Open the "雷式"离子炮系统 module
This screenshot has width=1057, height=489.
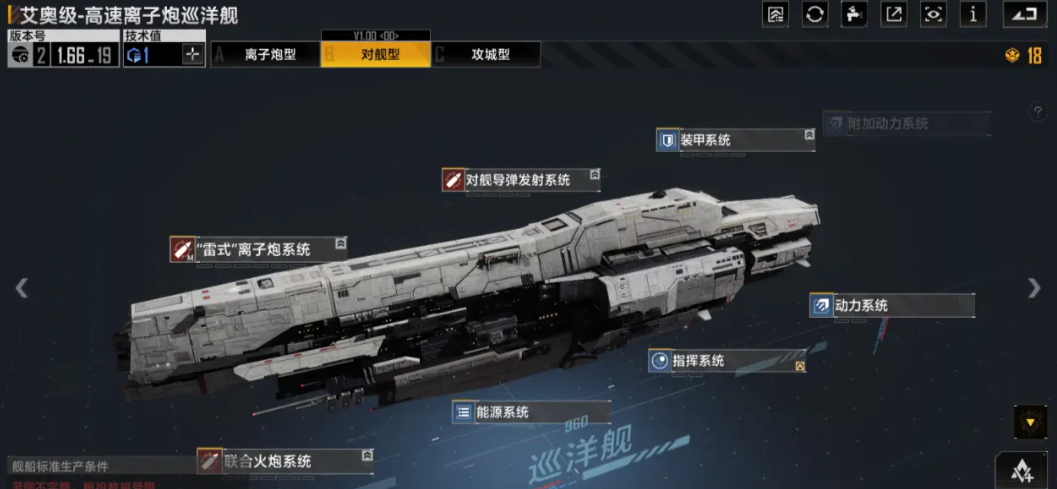pyautogui.click(x=257, y=249)
